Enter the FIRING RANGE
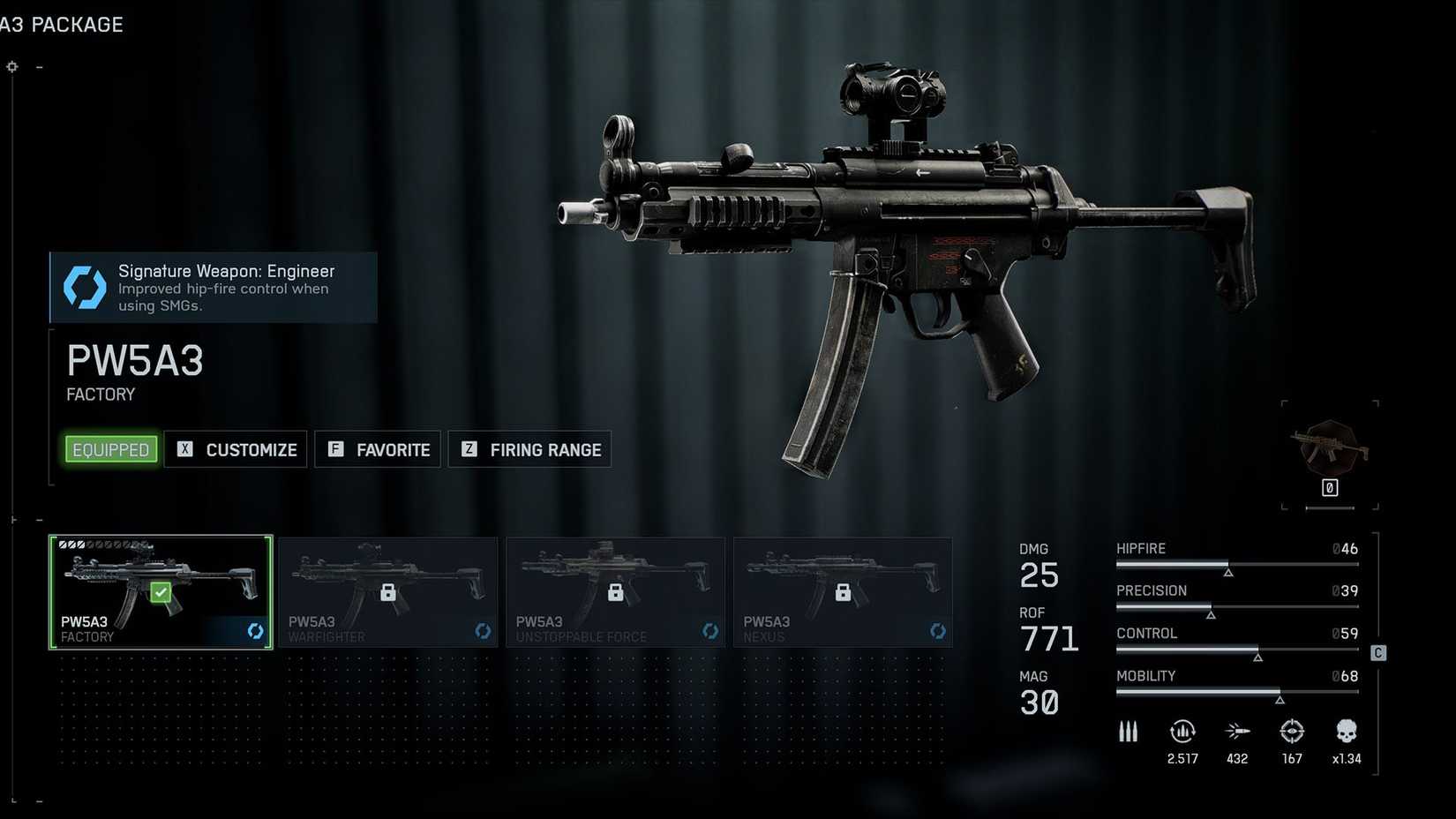Image resolution: width=1456 pixels, height=819 pixels. (529, 449)
